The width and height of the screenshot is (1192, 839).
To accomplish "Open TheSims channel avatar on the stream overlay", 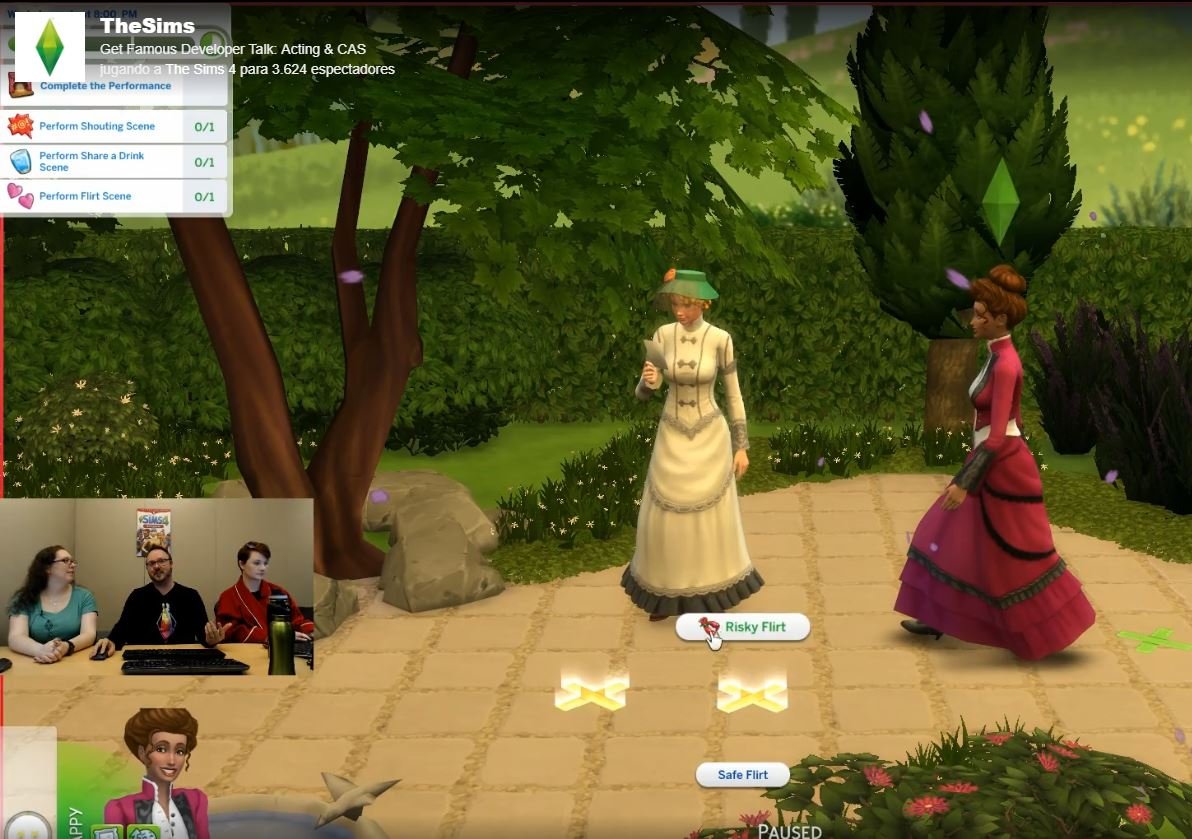I will coord(50,46).
